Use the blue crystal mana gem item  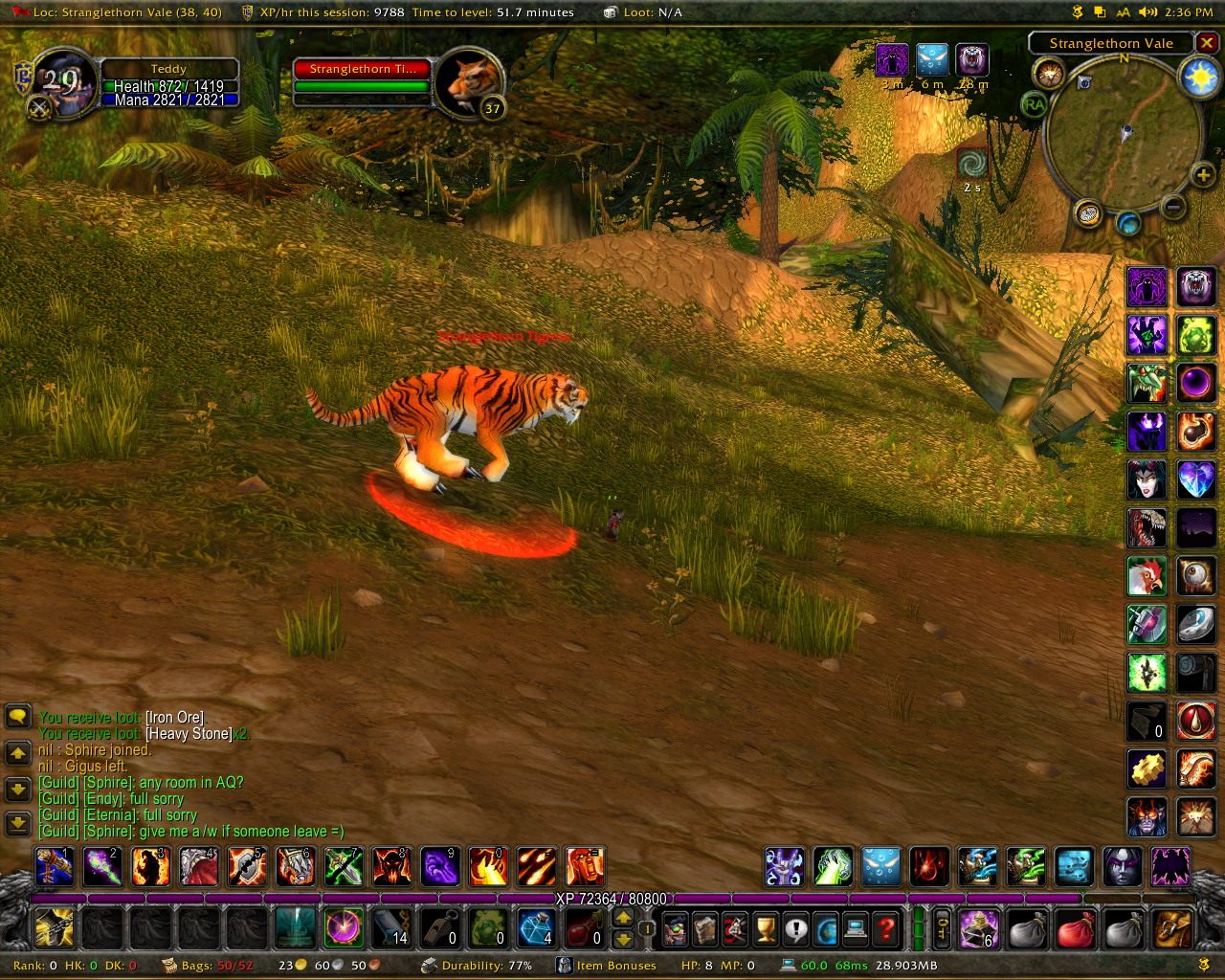[535, 928]
